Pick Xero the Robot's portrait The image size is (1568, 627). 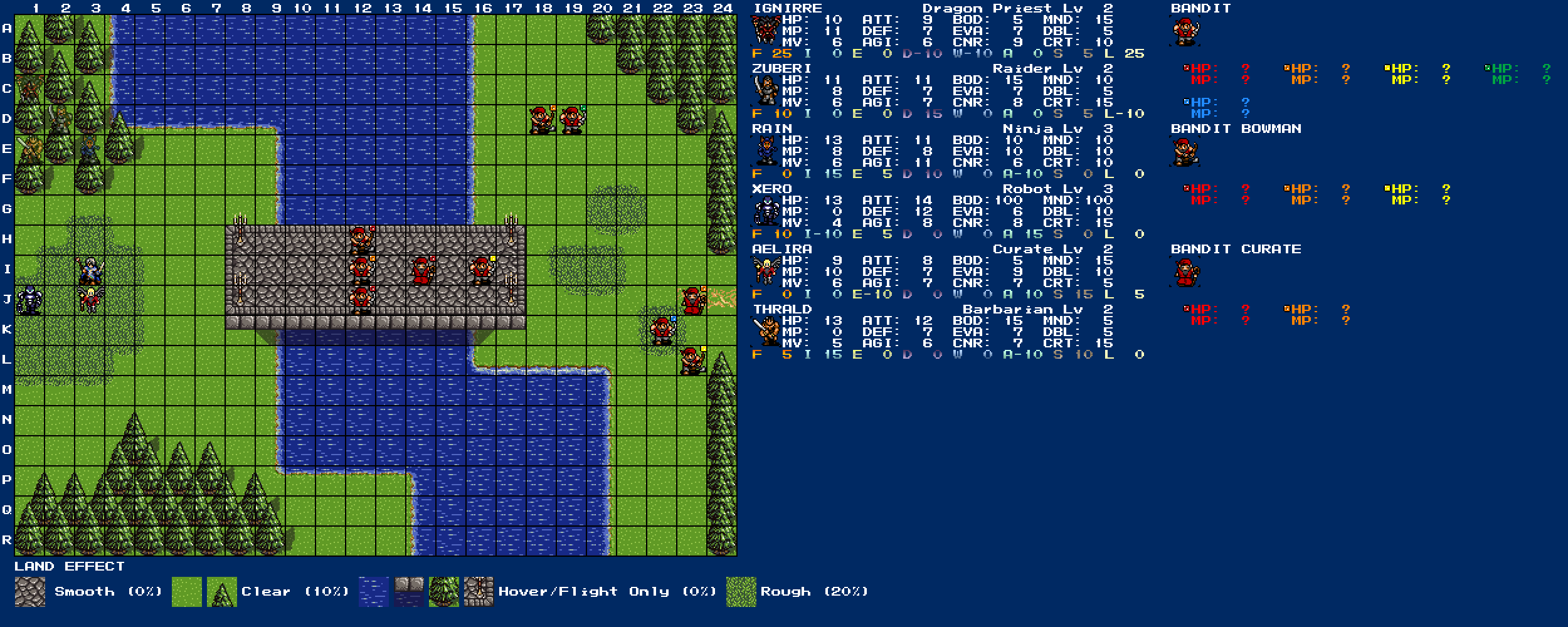coord(766,211)
